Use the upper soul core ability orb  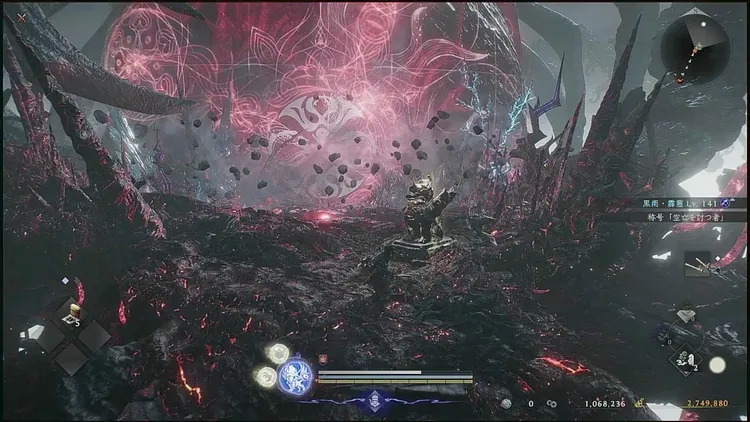tap(277, 354)
